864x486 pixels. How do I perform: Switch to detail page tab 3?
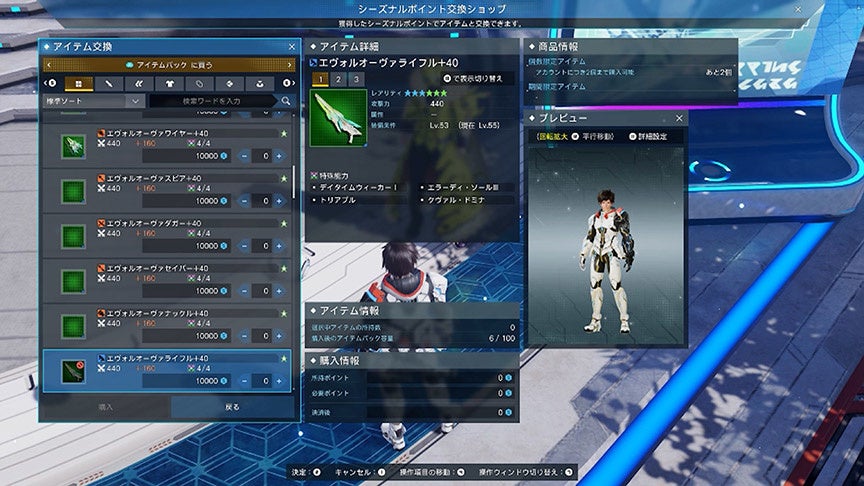[355, 79]
